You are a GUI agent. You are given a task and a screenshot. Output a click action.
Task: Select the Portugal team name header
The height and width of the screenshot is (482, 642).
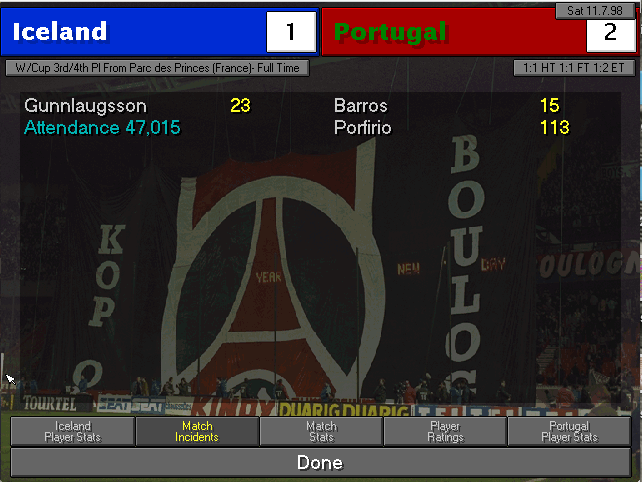coord(391,32)
